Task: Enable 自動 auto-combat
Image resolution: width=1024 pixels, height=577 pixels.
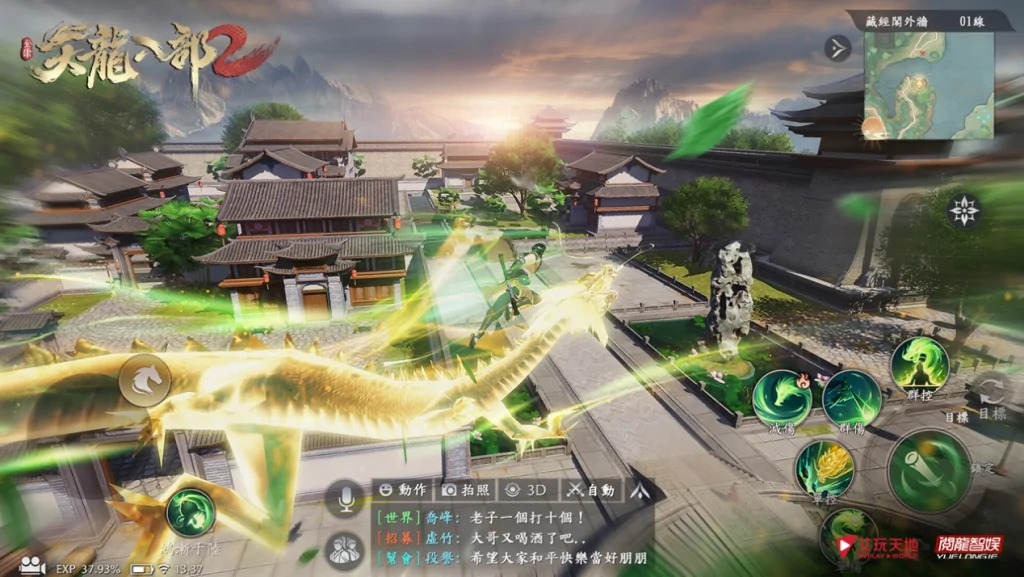Action: (590, 490)
